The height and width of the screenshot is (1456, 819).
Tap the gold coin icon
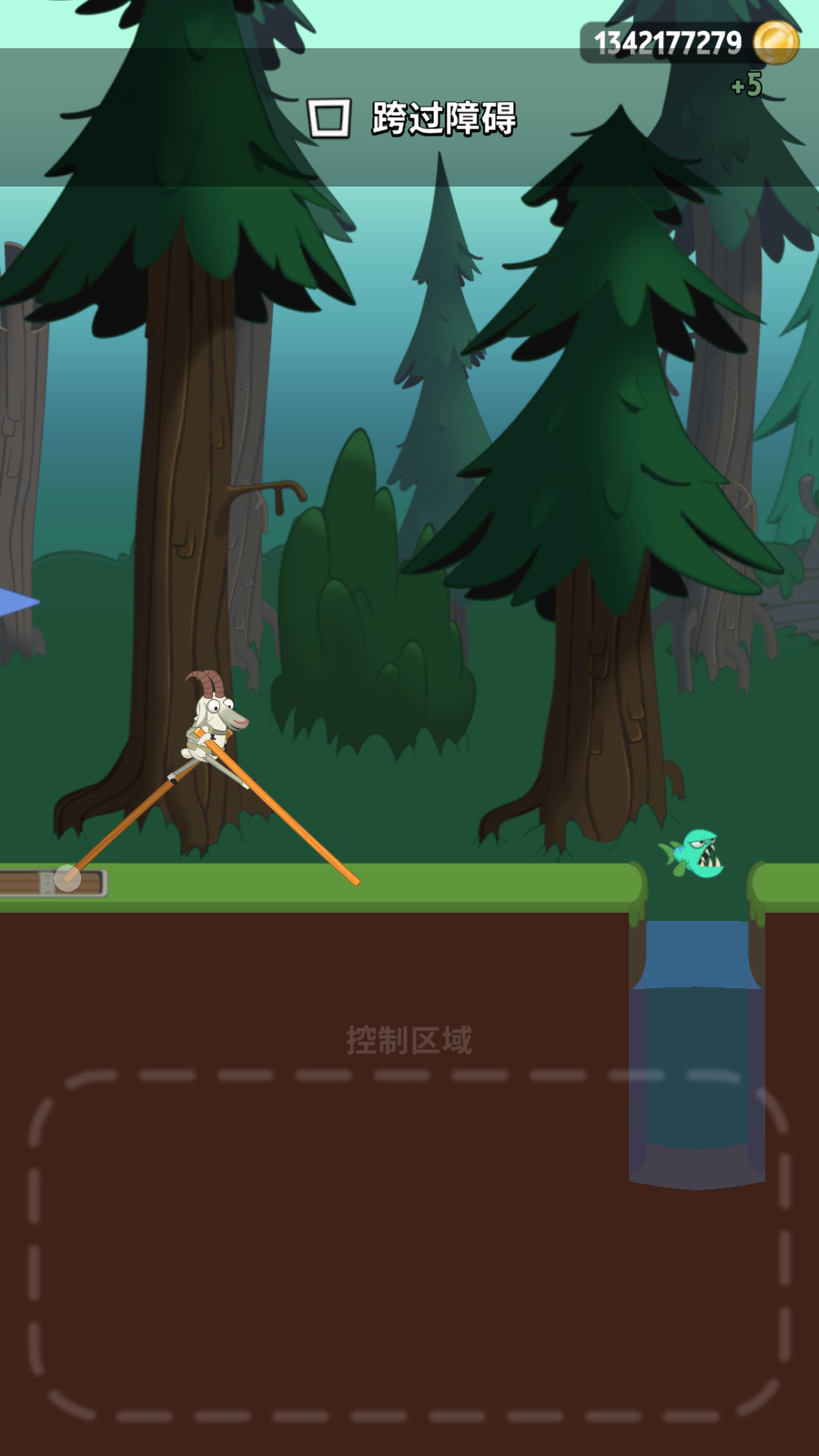[x=775, y=43]
